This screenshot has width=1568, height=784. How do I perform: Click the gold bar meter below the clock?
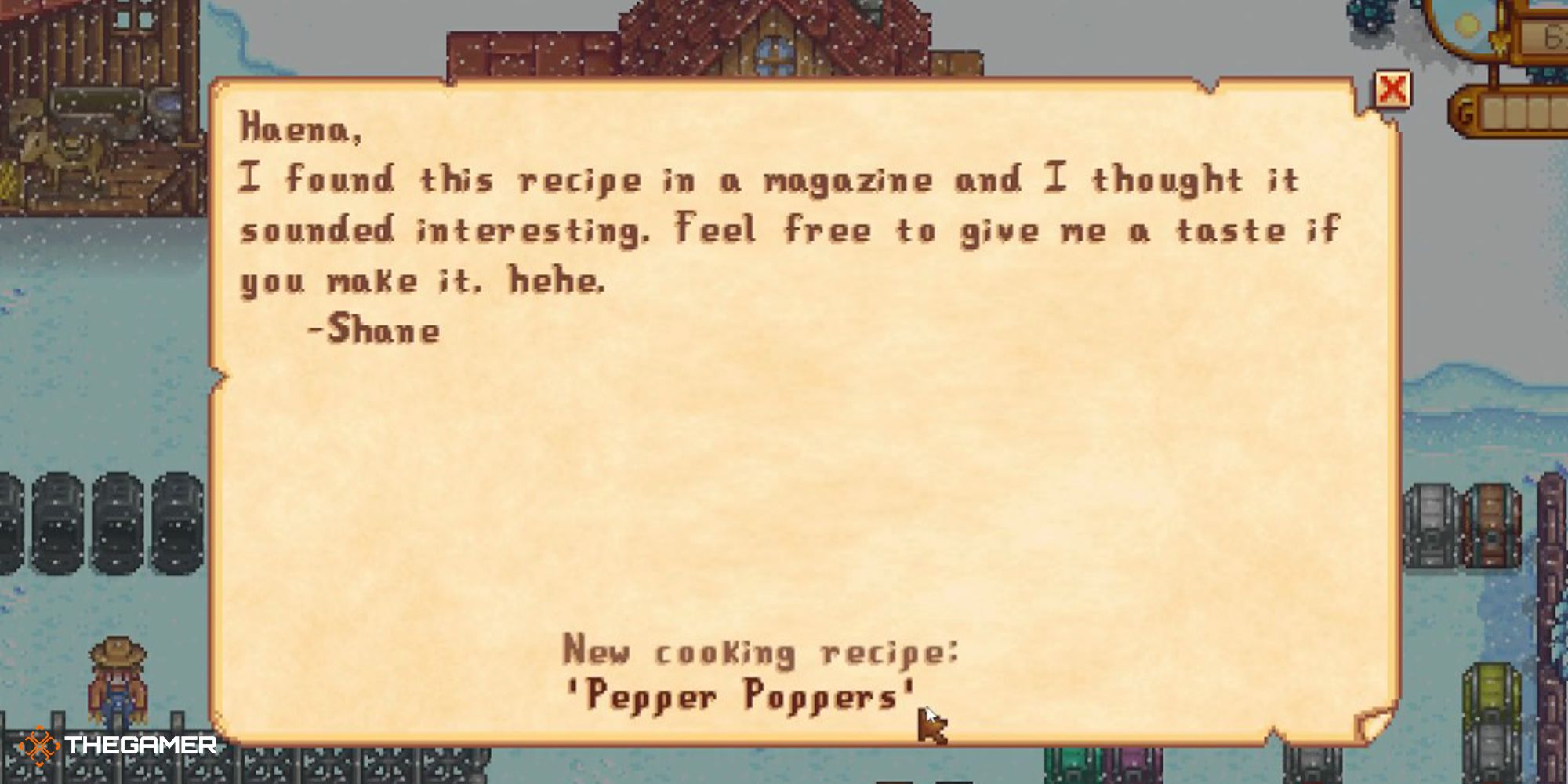[x=1525, y=114]
